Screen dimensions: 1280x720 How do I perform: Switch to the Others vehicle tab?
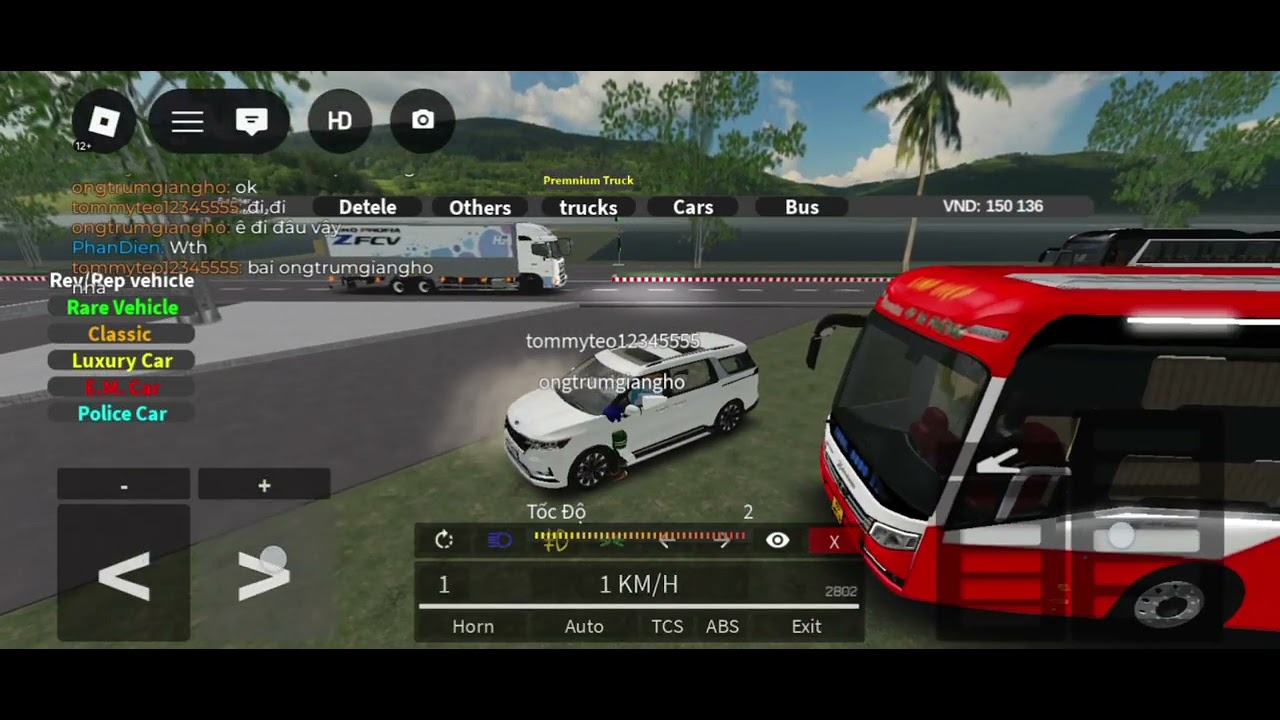480,207
